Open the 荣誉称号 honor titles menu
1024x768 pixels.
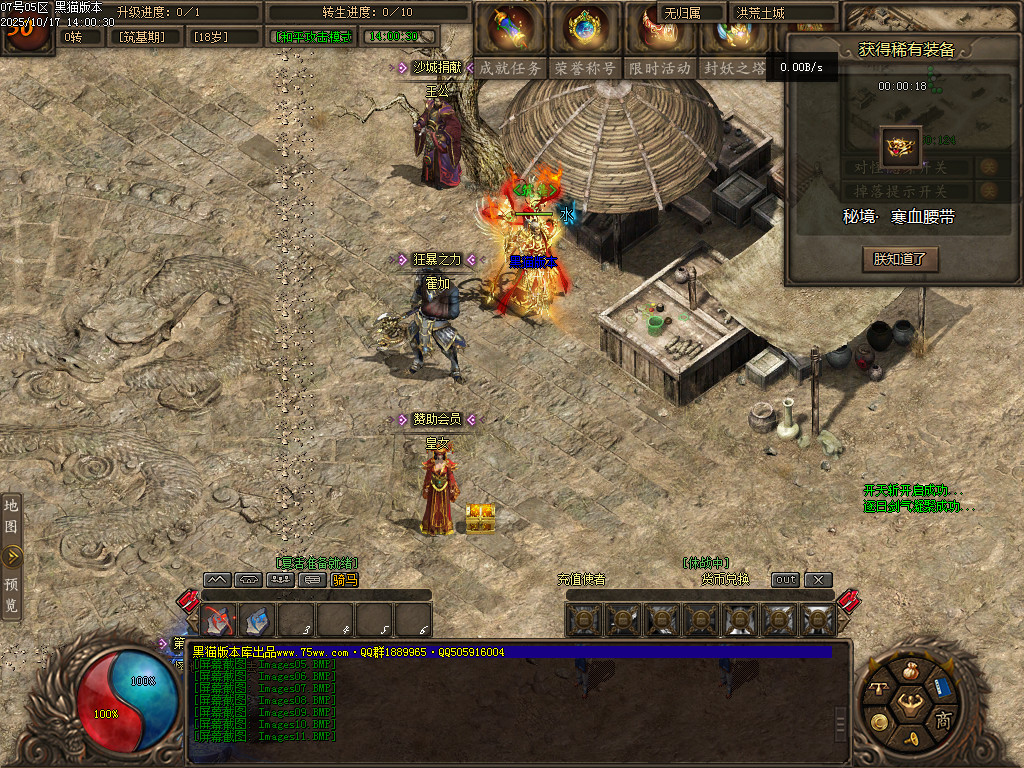click(x=586, y=68)
